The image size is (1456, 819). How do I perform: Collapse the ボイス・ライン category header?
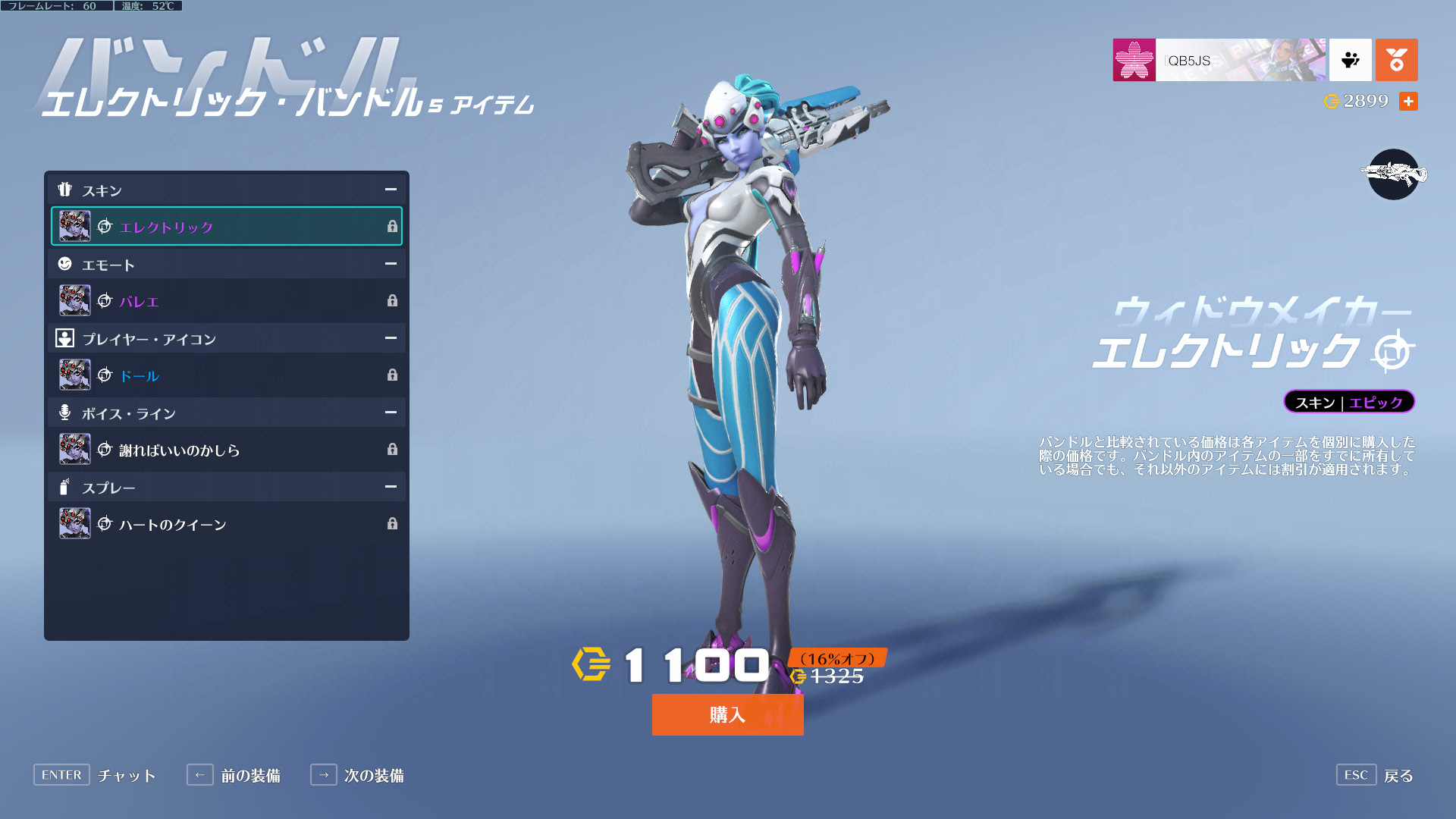(x=391, y=413)
